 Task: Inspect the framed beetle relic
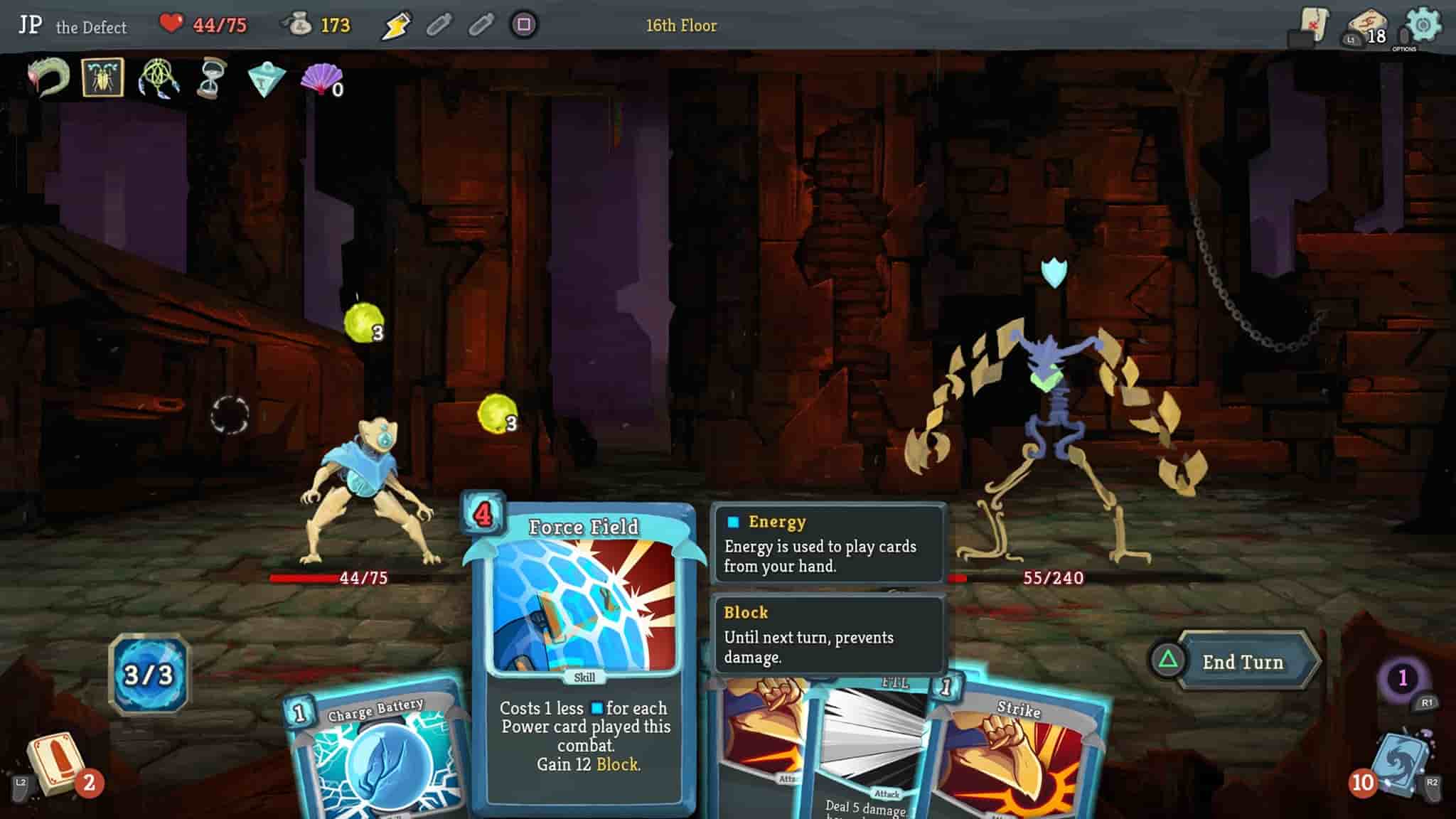103,77
